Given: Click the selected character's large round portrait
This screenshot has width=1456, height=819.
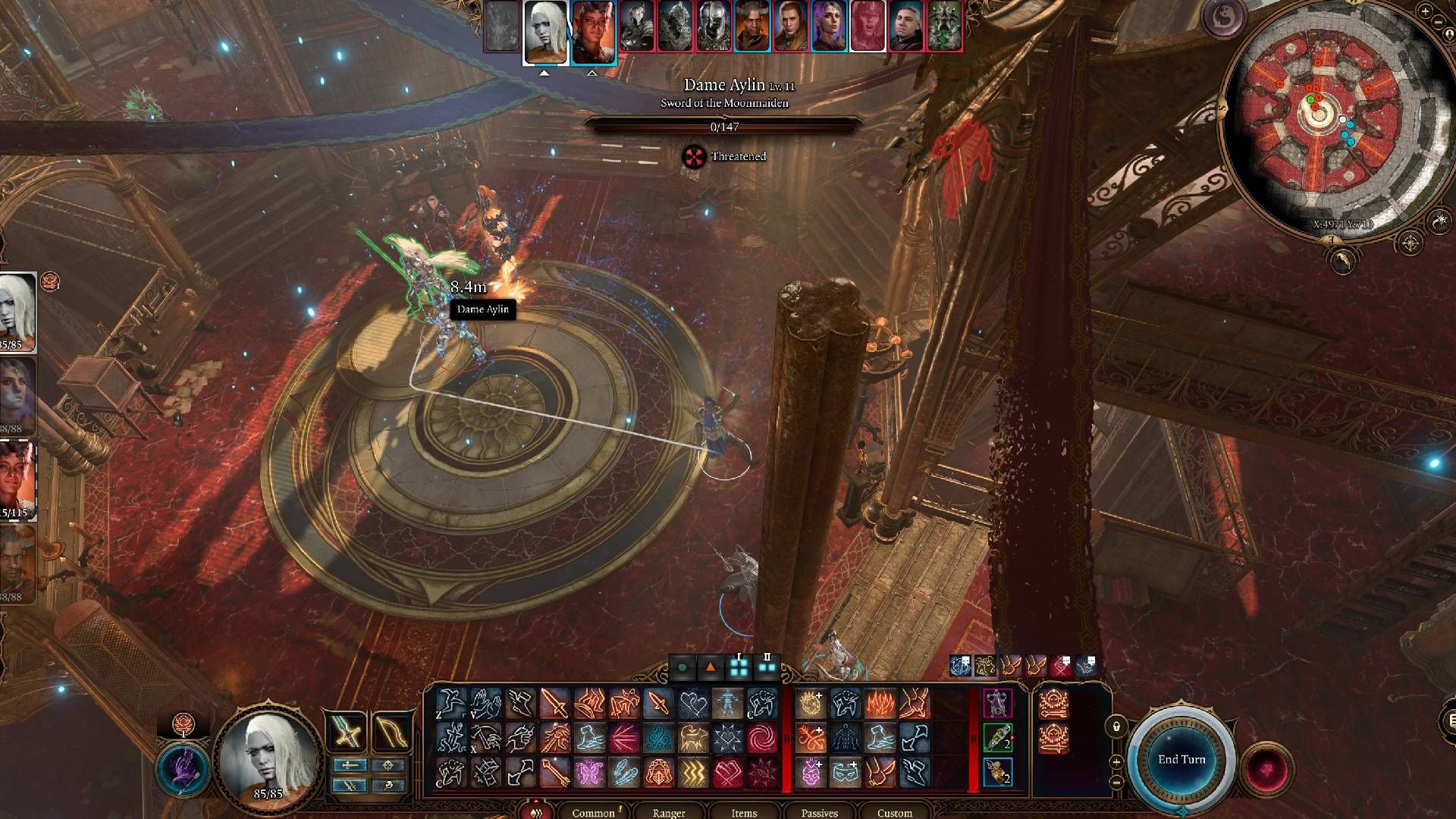Looking at the screenshot, I should 268,752.
